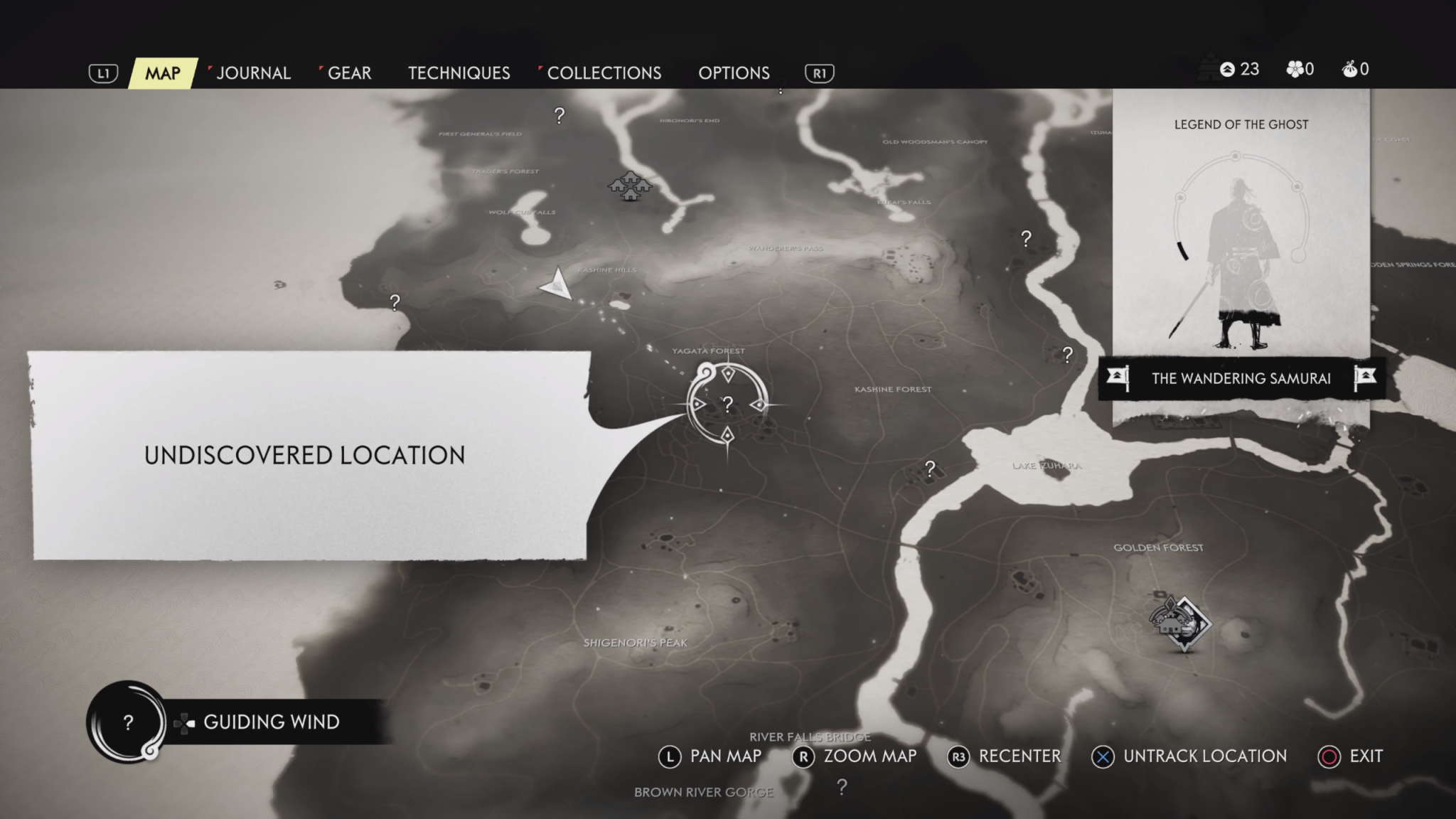Select the player arrow marker on map
The height and width of the screenshot is (819, 1456).
tap(558, 285)
